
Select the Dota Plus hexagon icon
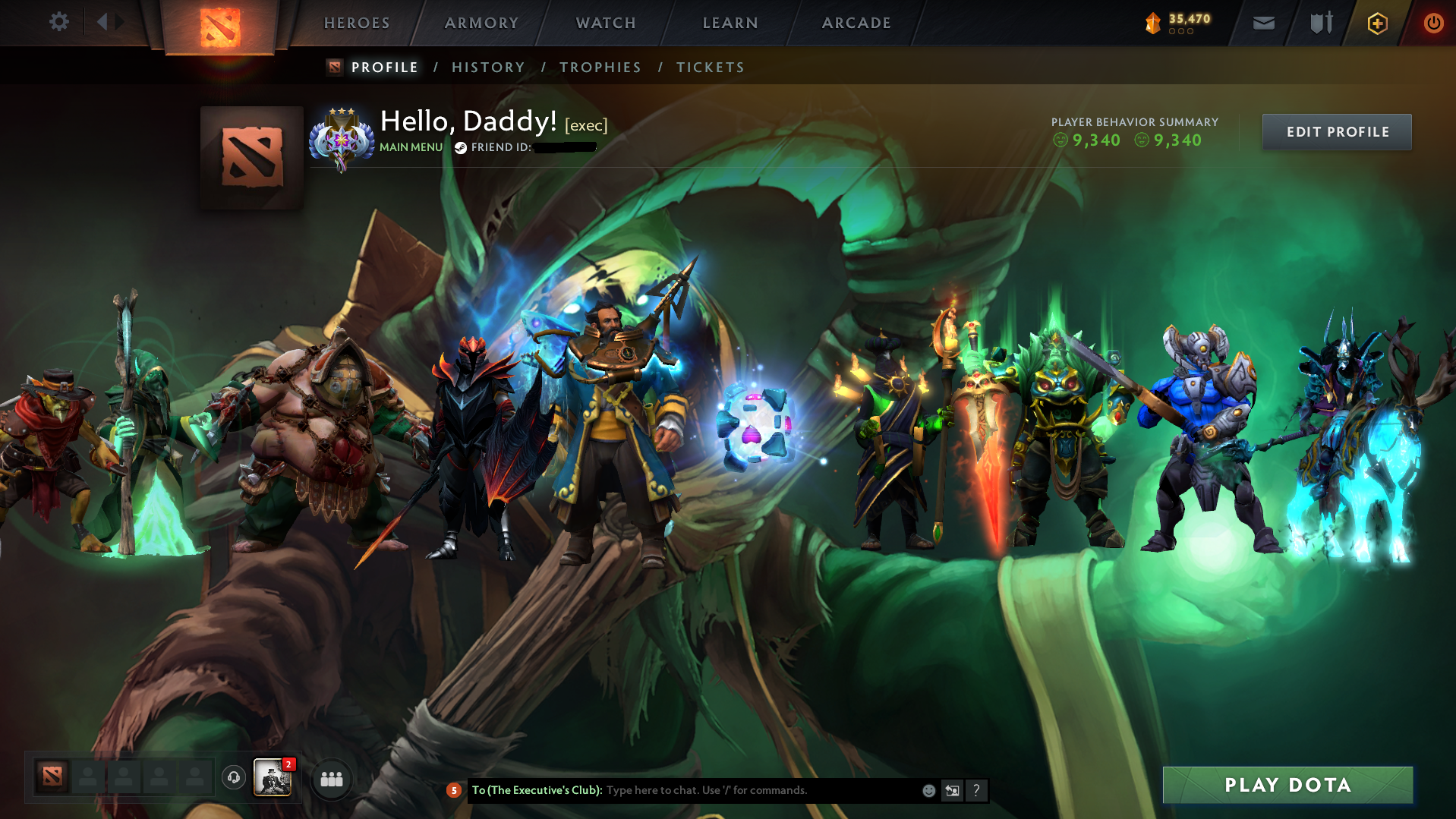(1377, 23)
